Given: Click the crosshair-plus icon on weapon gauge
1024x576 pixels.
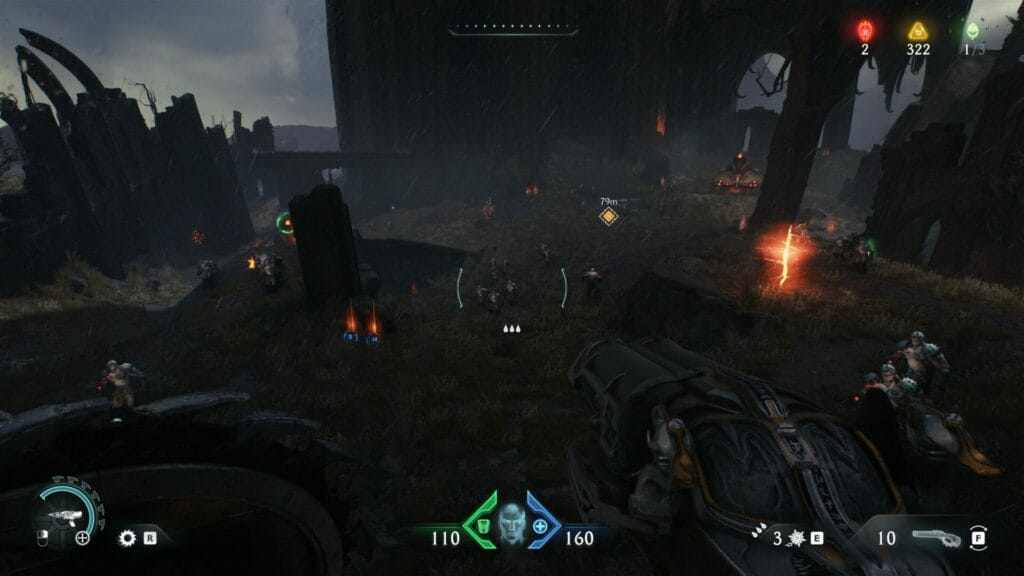Looking at the screenshot, I should tap(83, 538).
